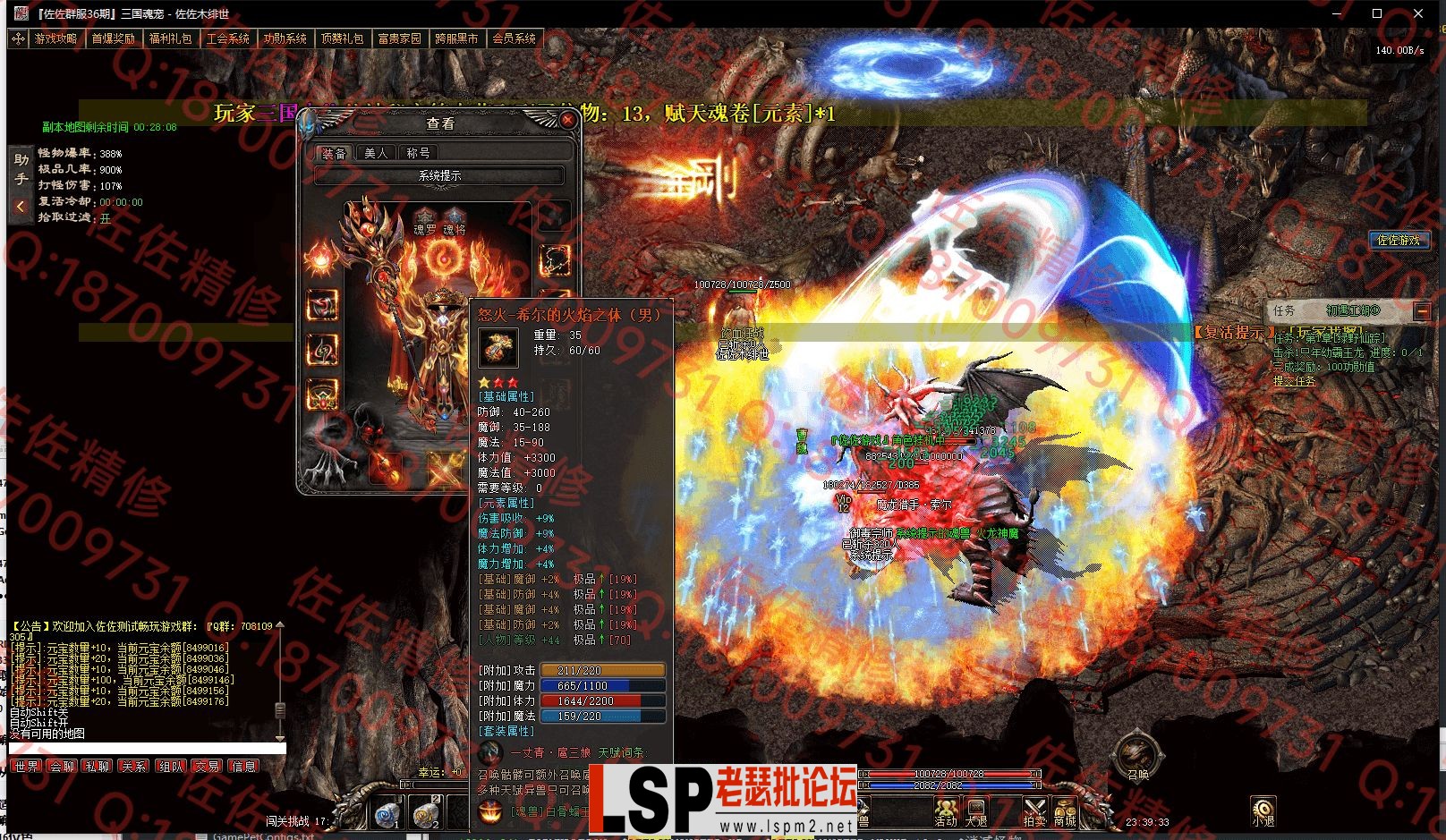Switch to the 称号 titles tab
1446x840 pixels.
click(418, 153)
